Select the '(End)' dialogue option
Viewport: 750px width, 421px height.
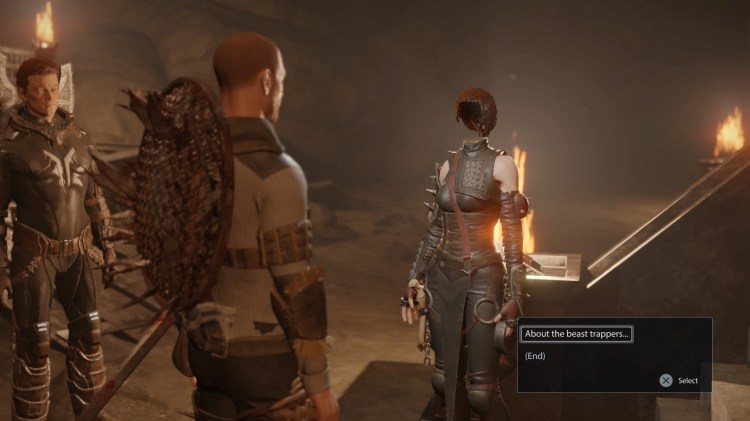click(535, 356)
